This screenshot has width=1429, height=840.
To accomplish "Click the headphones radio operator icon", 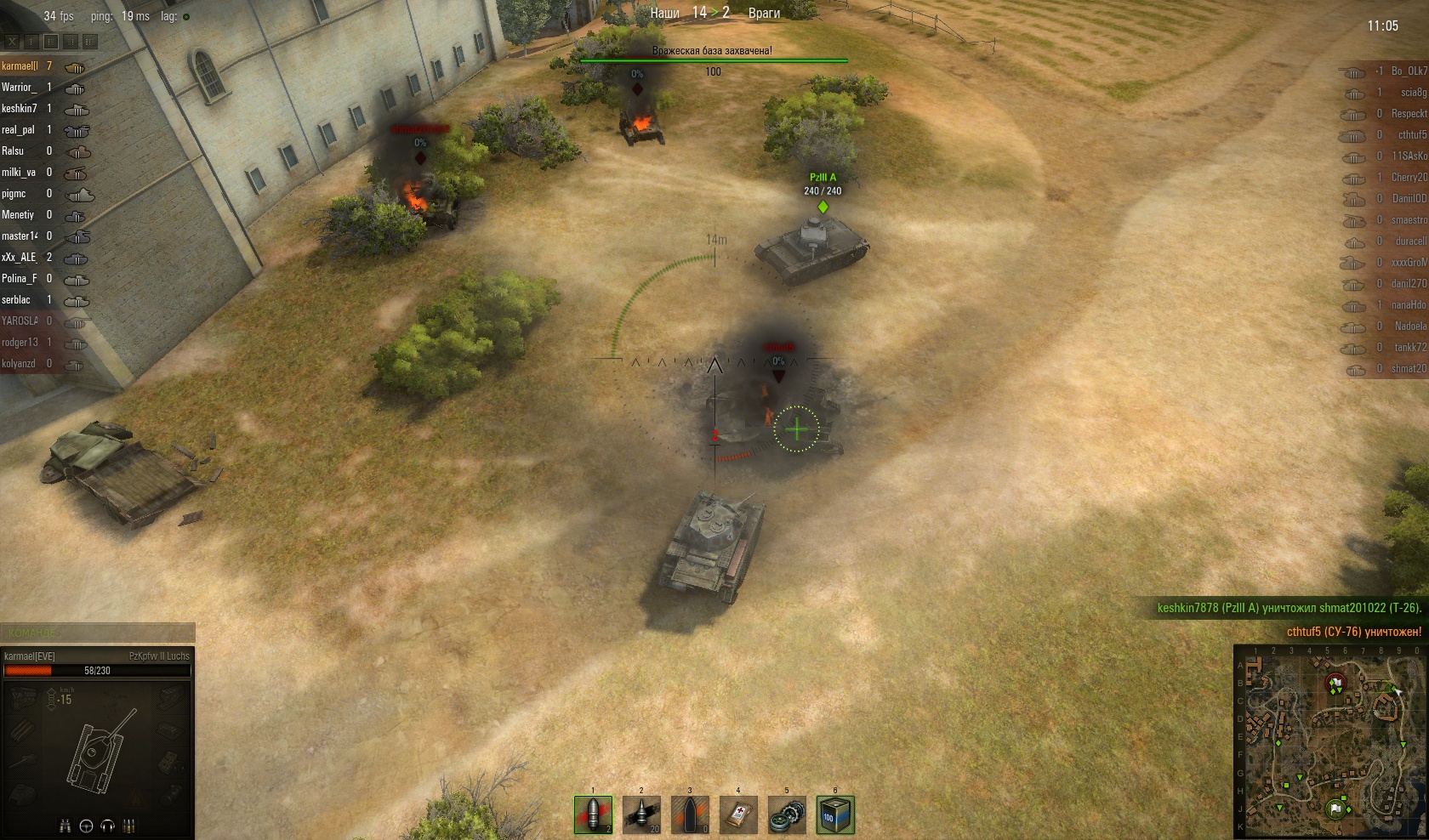I will (107, 826).
